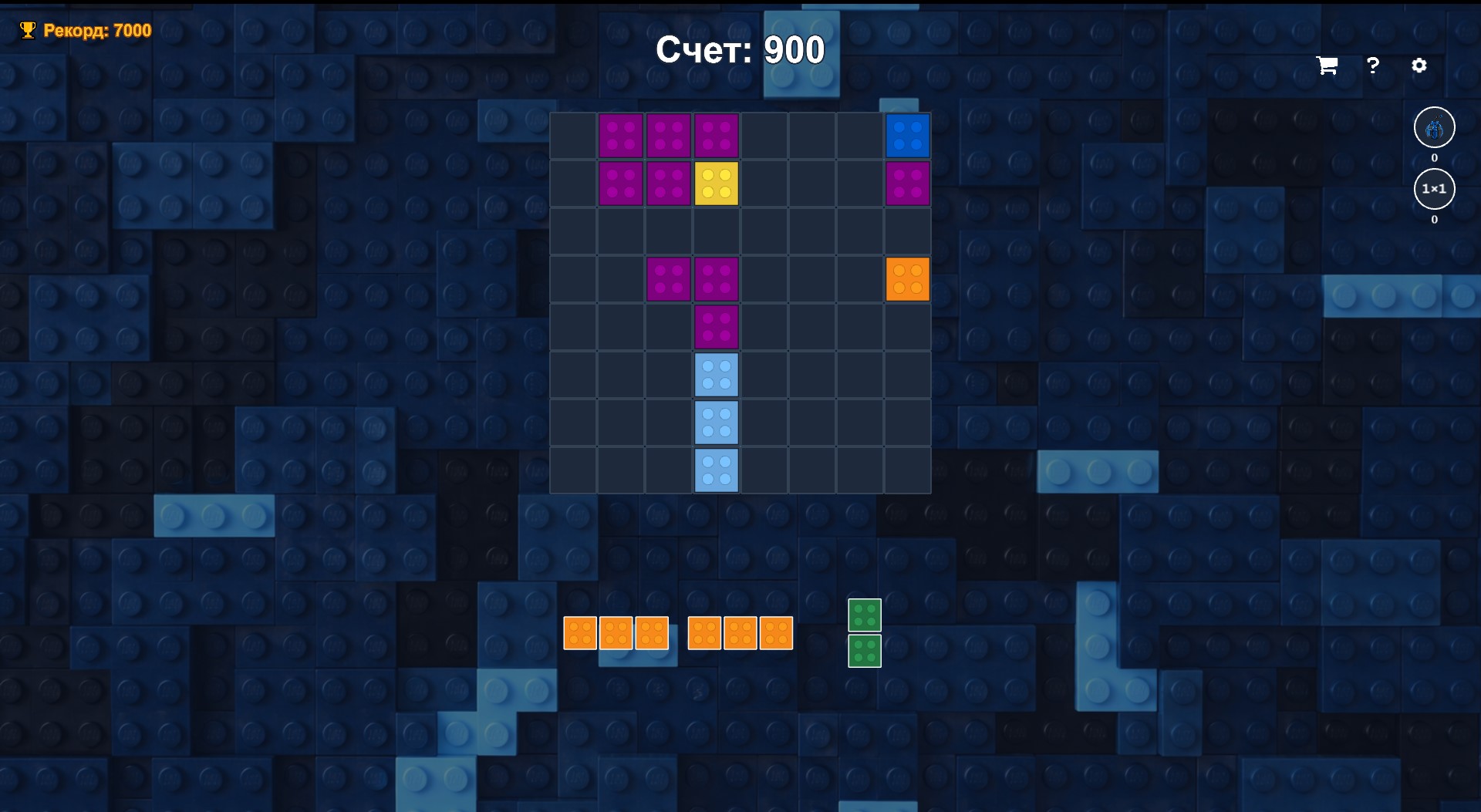Click the orange brick on the board's right edge
This screenshot has width=1481, height=812.
click(x=909, y=278)
